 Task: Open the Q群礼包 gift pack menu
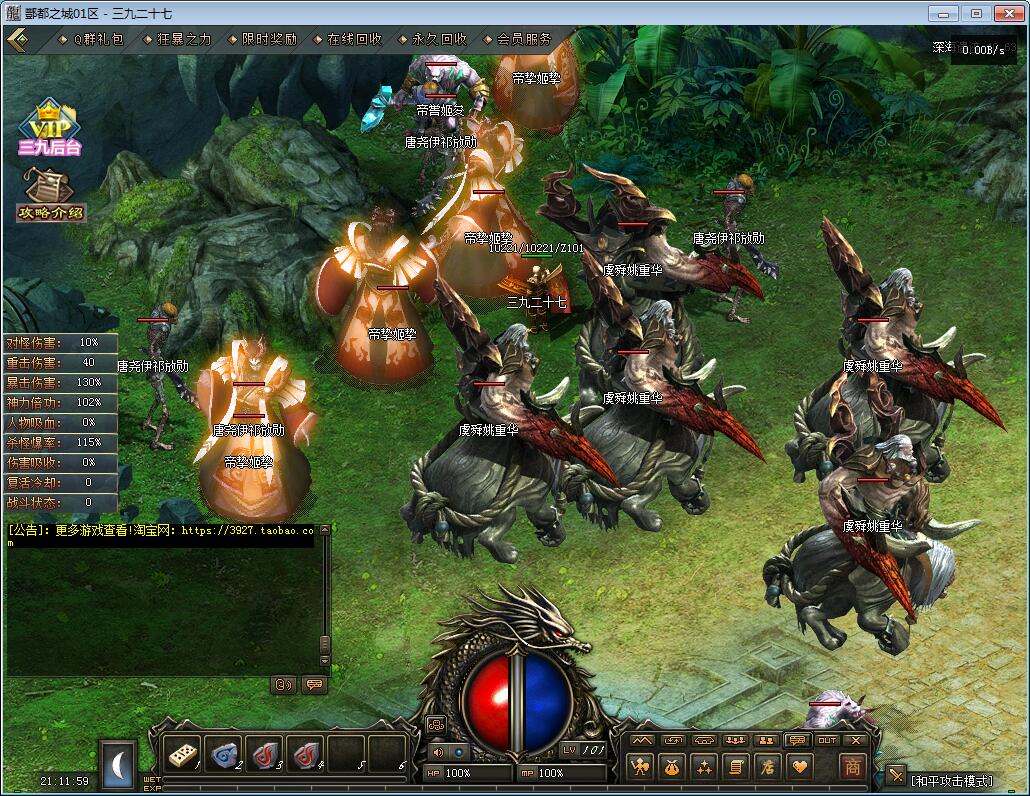97,39
